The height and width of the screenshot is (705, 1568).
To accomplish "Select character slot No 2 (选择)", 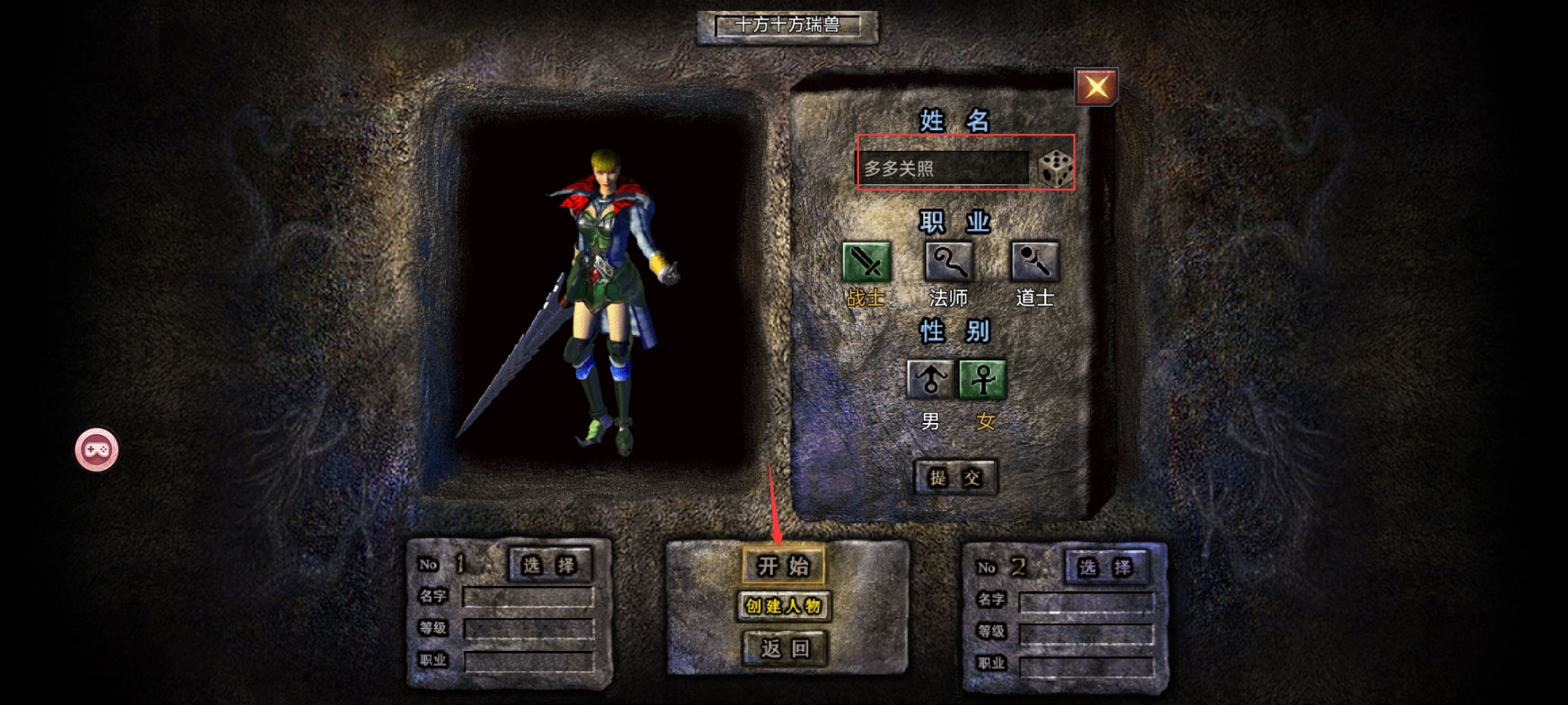I will tap(1106, 567).
